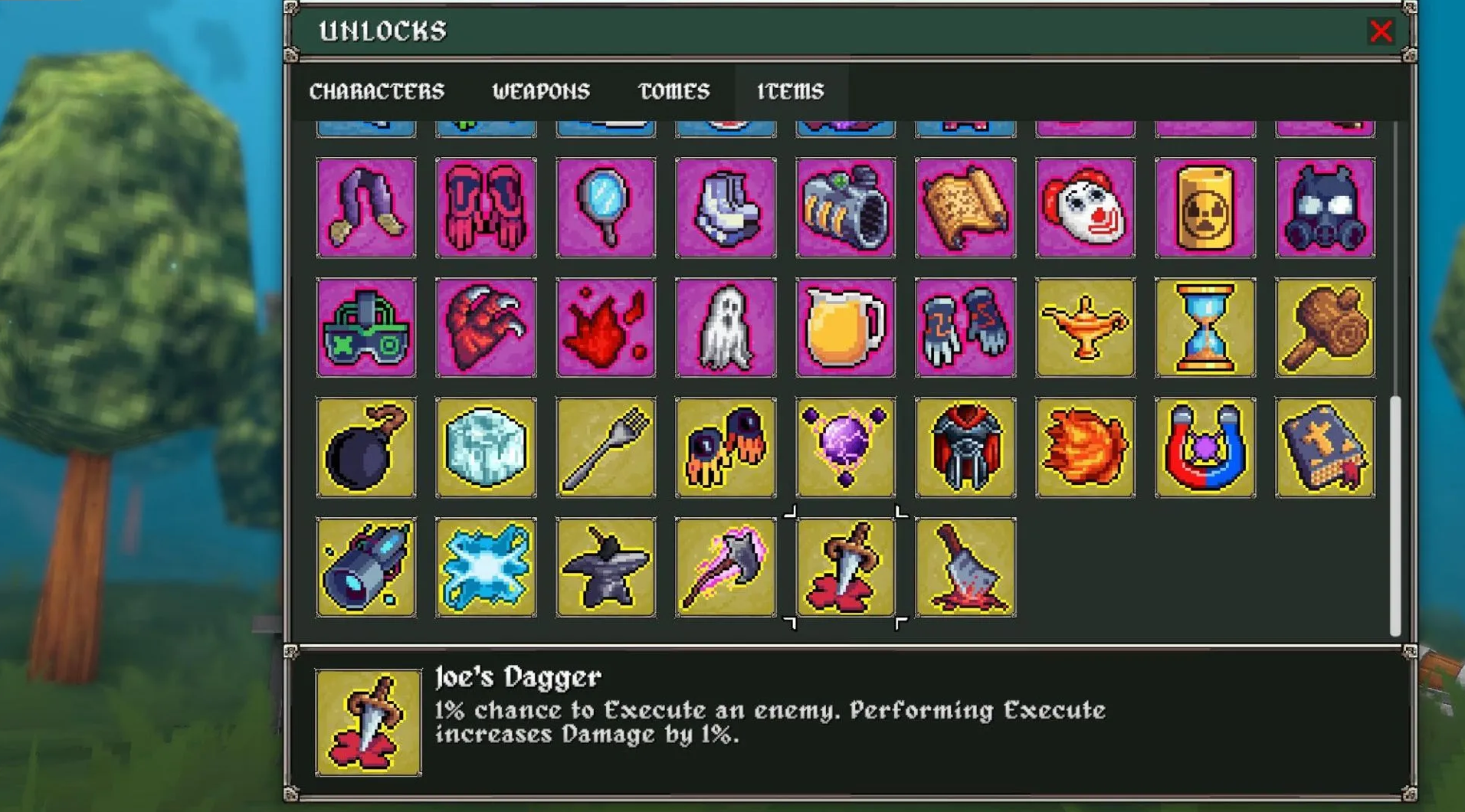Show the Tomes tab
Image resolution: width=1465 pixels, height=812 pixels.
674,91
